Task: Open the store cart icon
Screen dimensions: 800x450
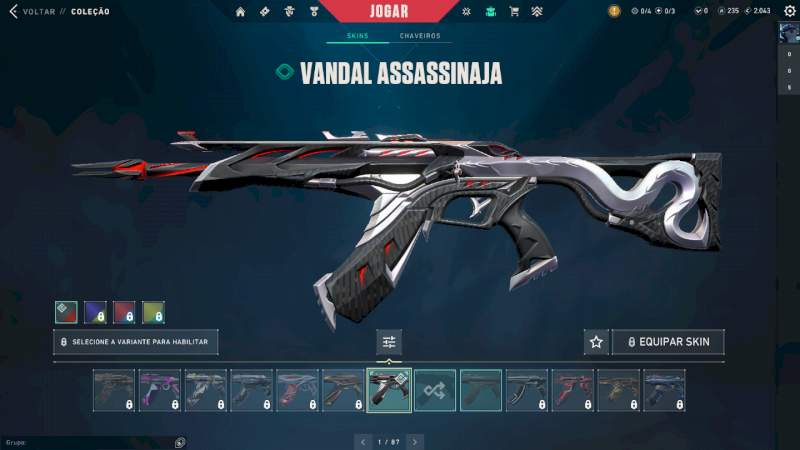Action: click(x=514, y=12)
